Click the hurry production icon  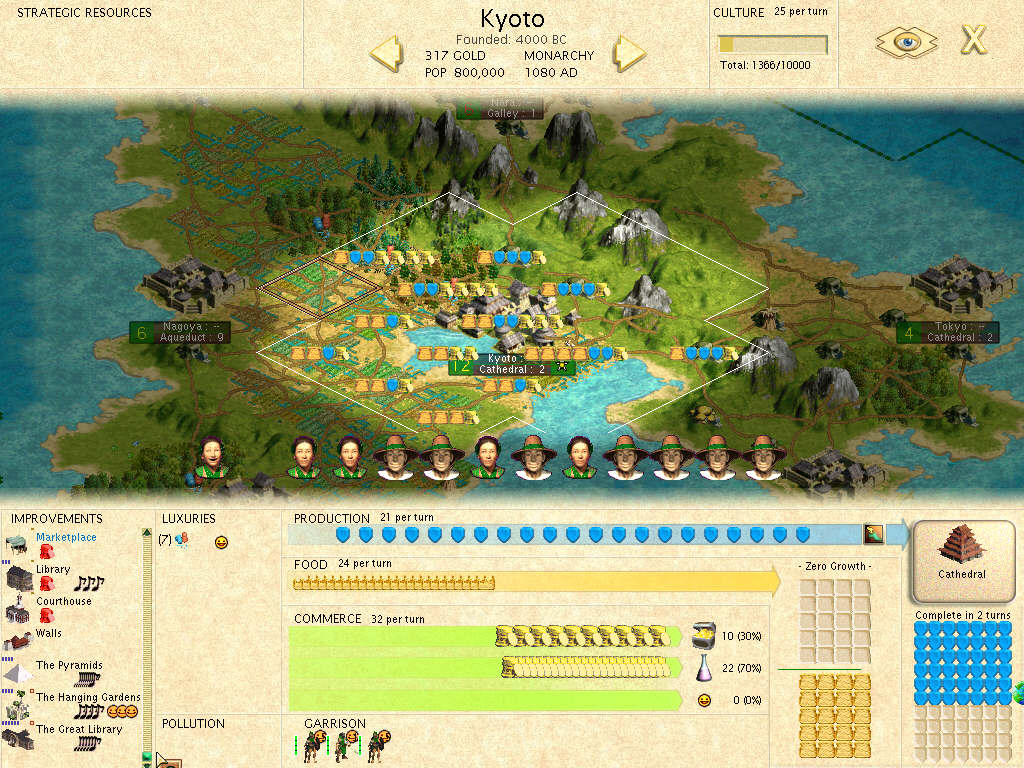(x=874, y=534)
